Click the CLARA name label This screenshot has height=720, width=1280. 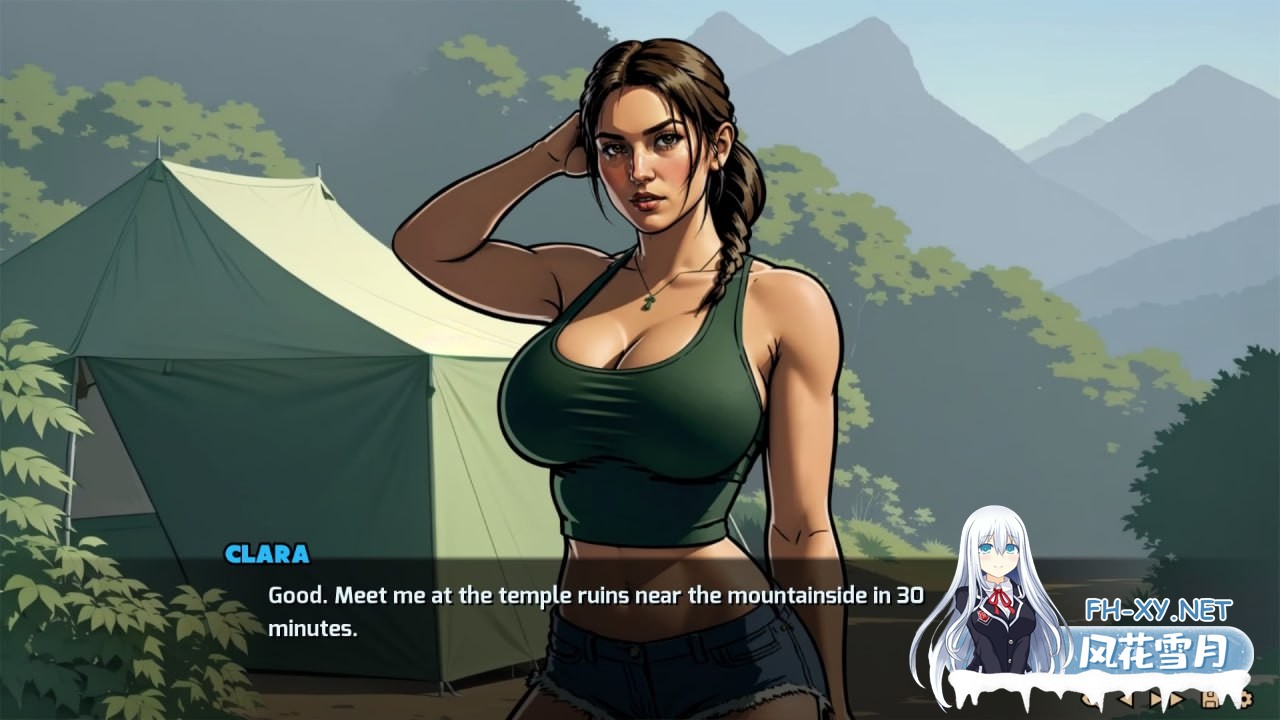coord(268,551)
